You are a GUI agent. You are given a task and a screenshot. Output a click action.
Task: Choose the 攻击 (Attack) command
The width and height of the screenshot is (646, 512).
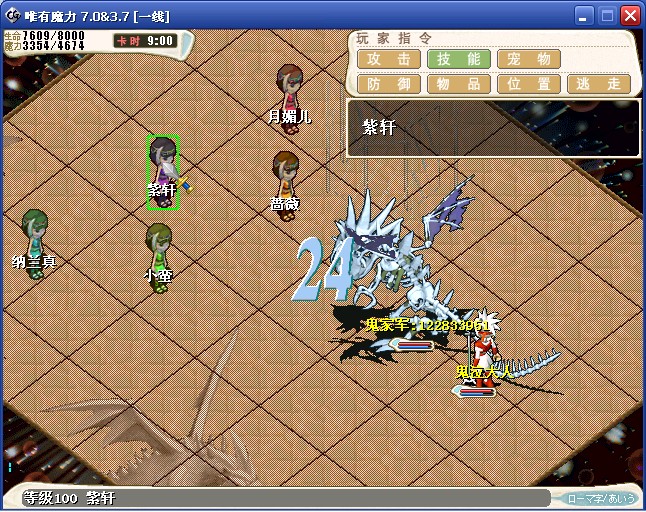point(388,59)
